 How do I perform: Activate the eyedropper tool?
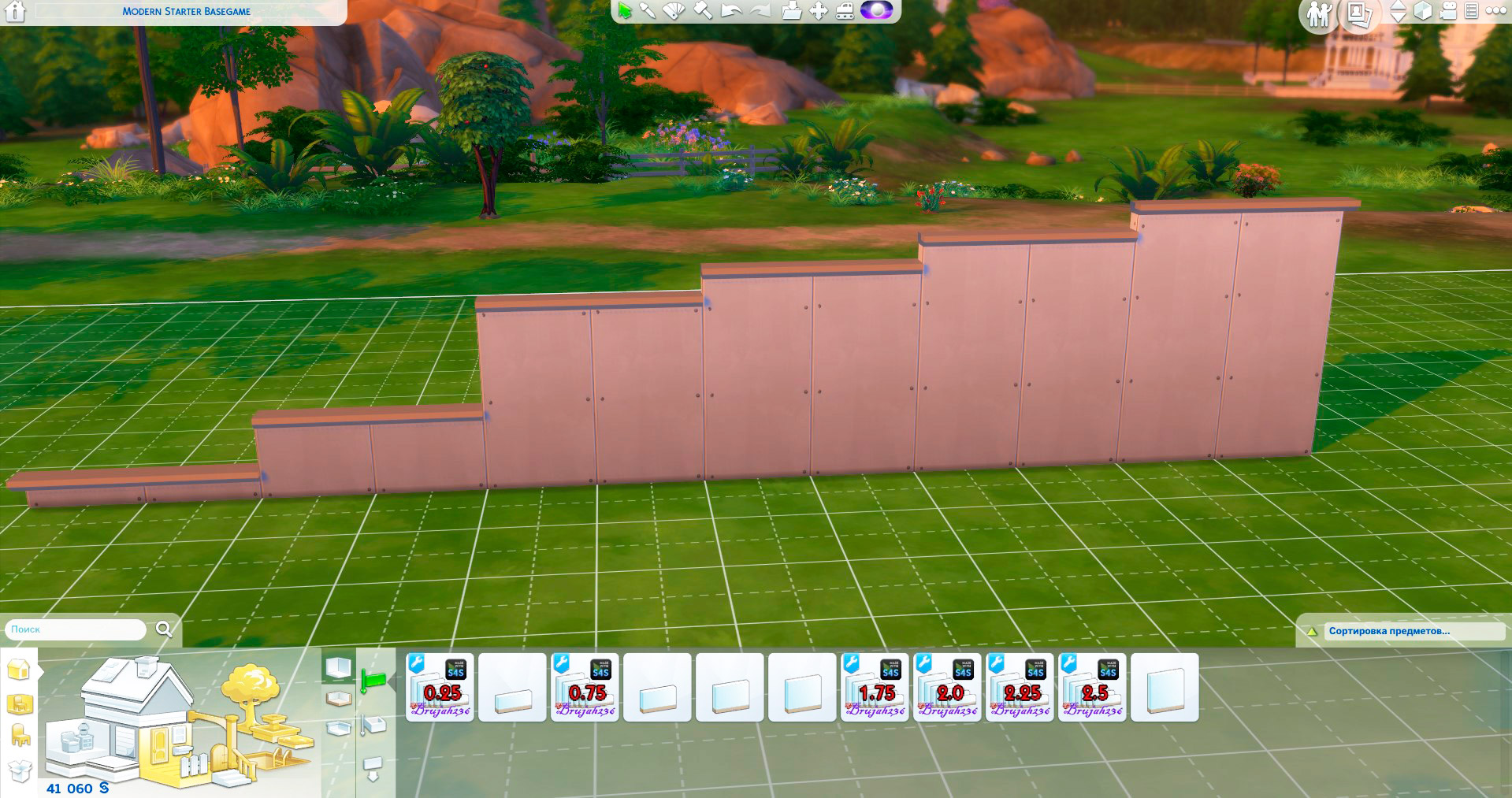[x=648, y=11]
